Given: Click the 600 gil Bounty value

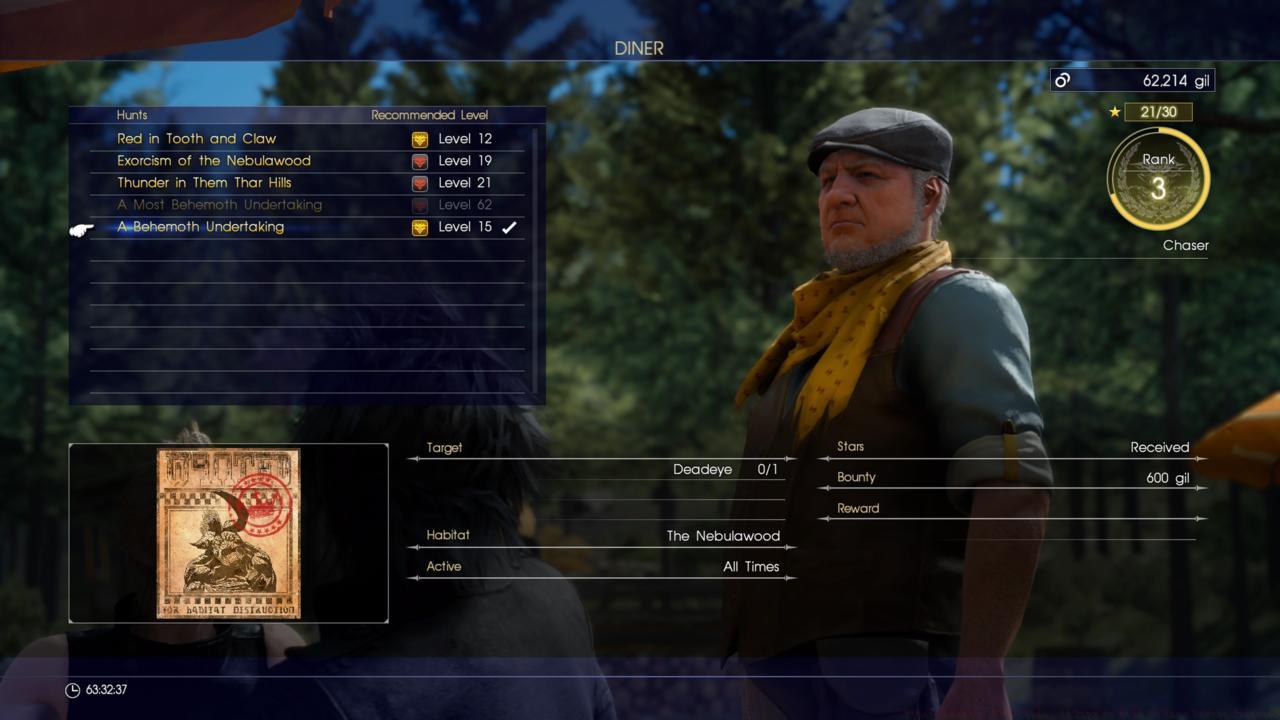Looking at the screenshot, I should (x=1170, y=477).
